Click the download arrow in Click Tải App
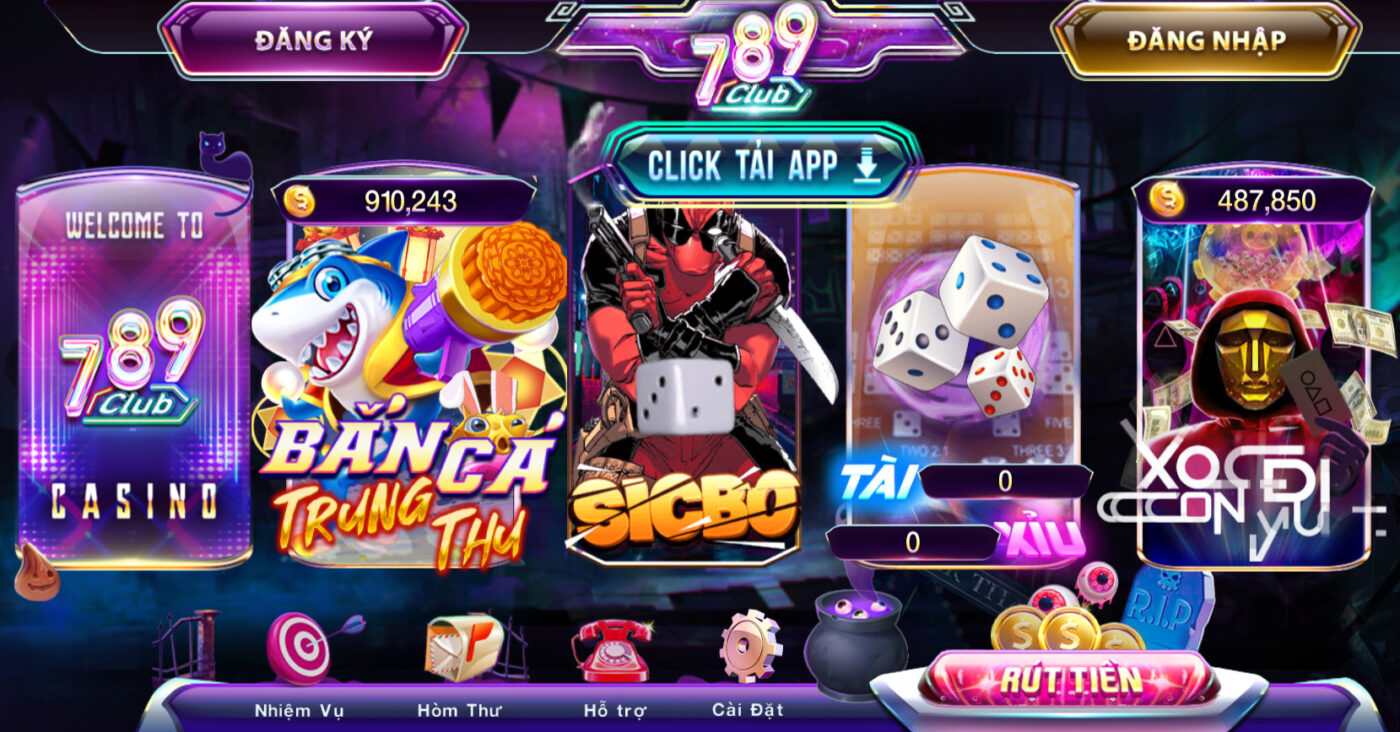 [x=866, y=165]
